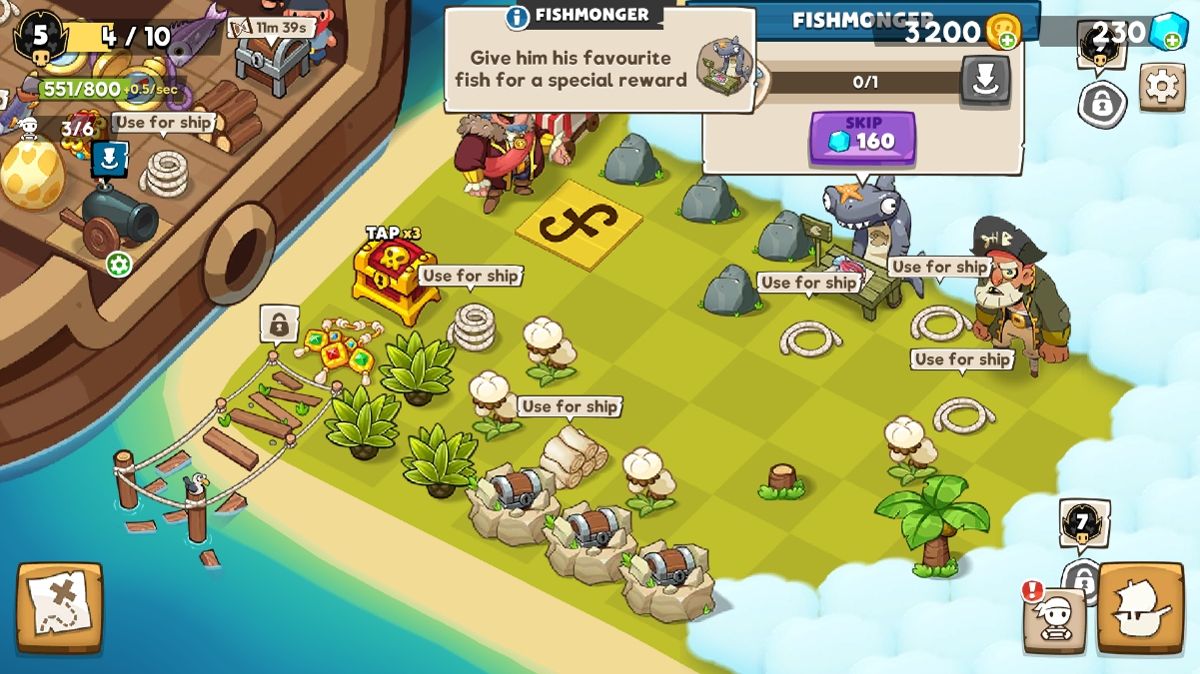Tap the lock icon beside the broken dock
Image resolution: width=1200 pixels, height=674 pixels.
coord(279,324)
